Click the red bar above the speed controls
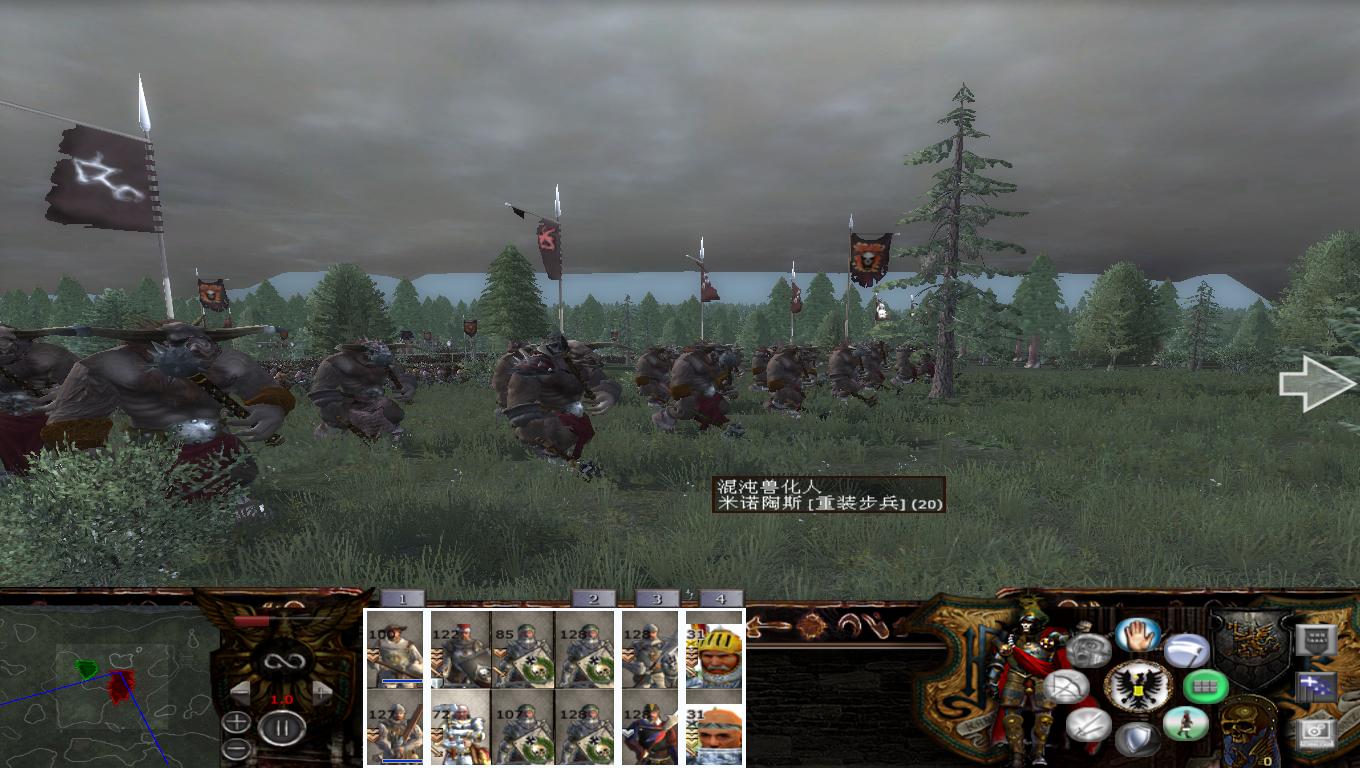 click(249, 618)
